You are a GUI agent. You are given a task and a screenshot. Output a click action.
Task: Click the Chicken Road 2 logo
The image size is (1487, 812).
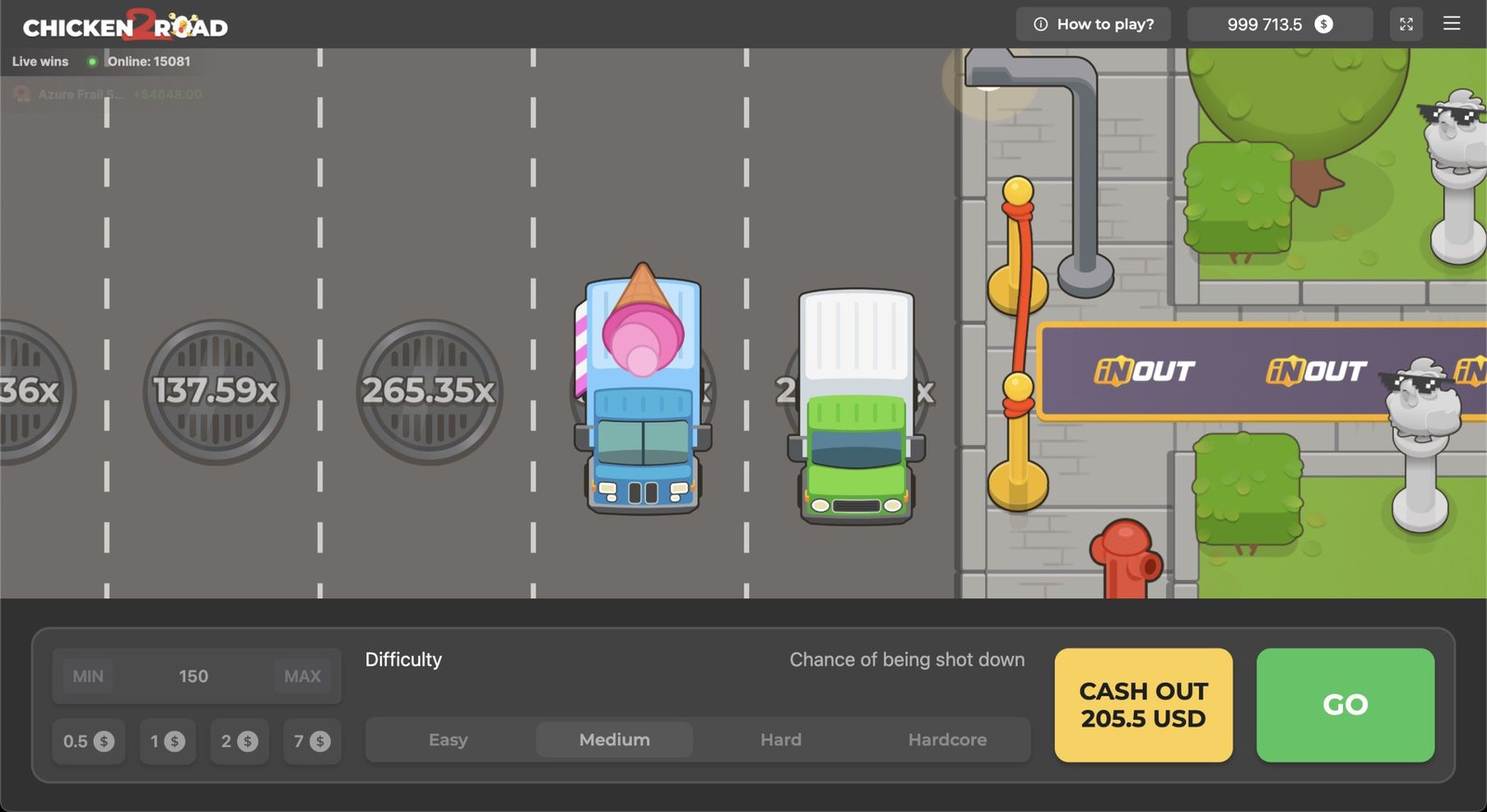[x=125, y=26]
